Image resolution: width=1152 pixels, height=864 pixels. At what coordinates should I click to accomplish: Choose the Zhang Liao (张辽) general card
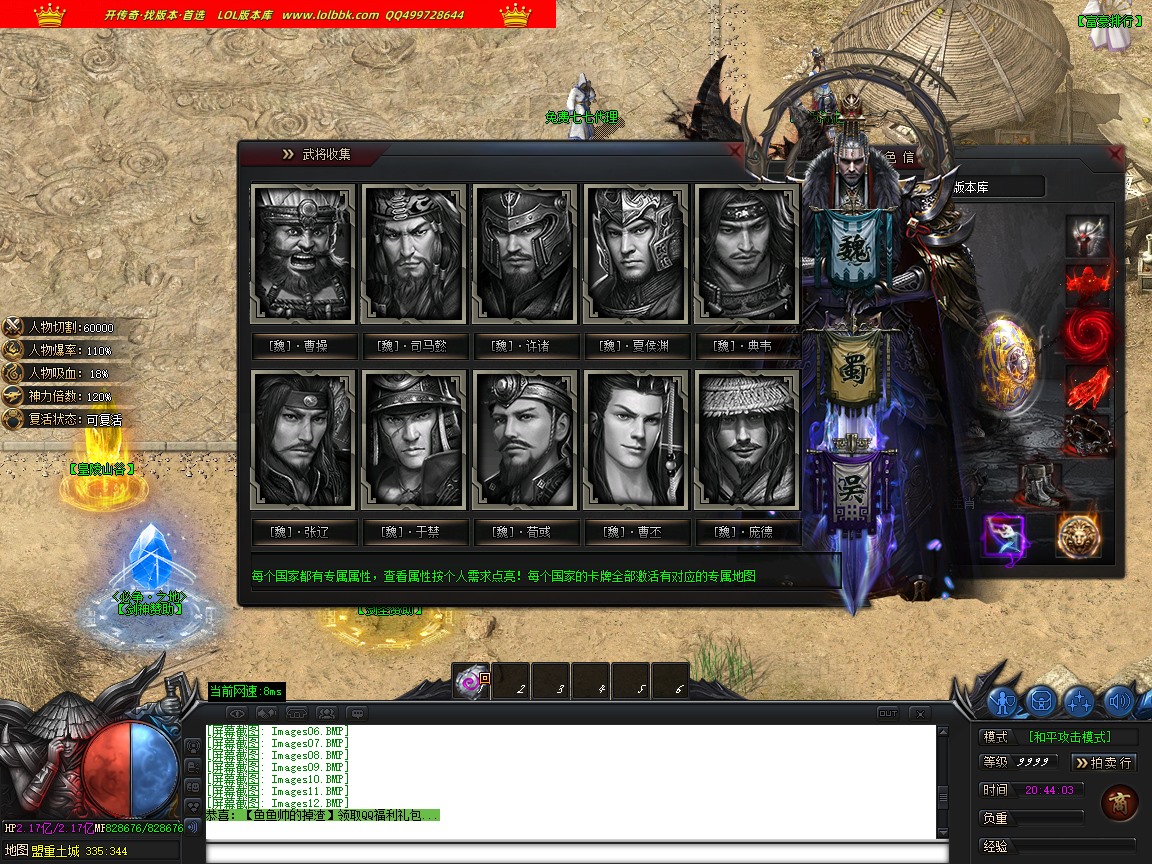(x=303, y=440)
